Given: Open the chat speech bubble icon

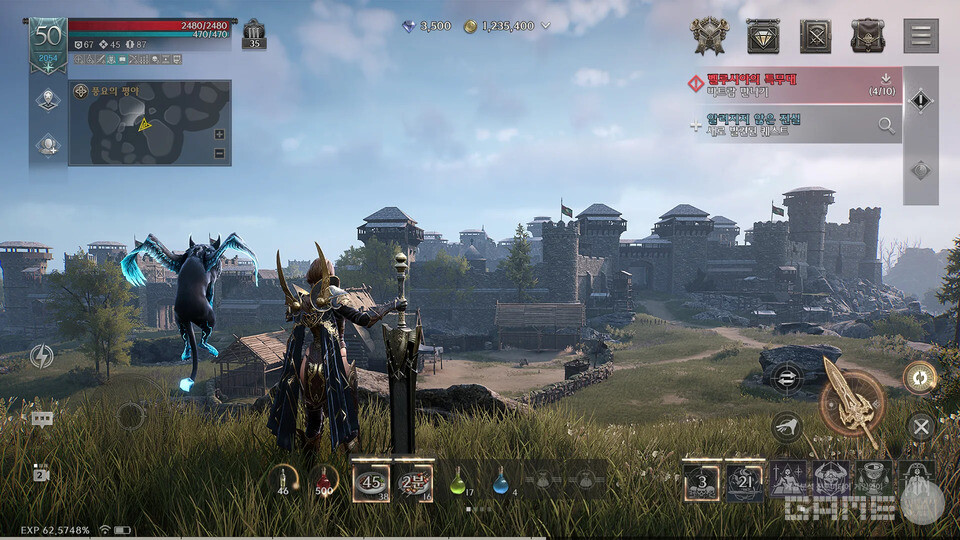Looking at the screenshot, I should 42,419.
